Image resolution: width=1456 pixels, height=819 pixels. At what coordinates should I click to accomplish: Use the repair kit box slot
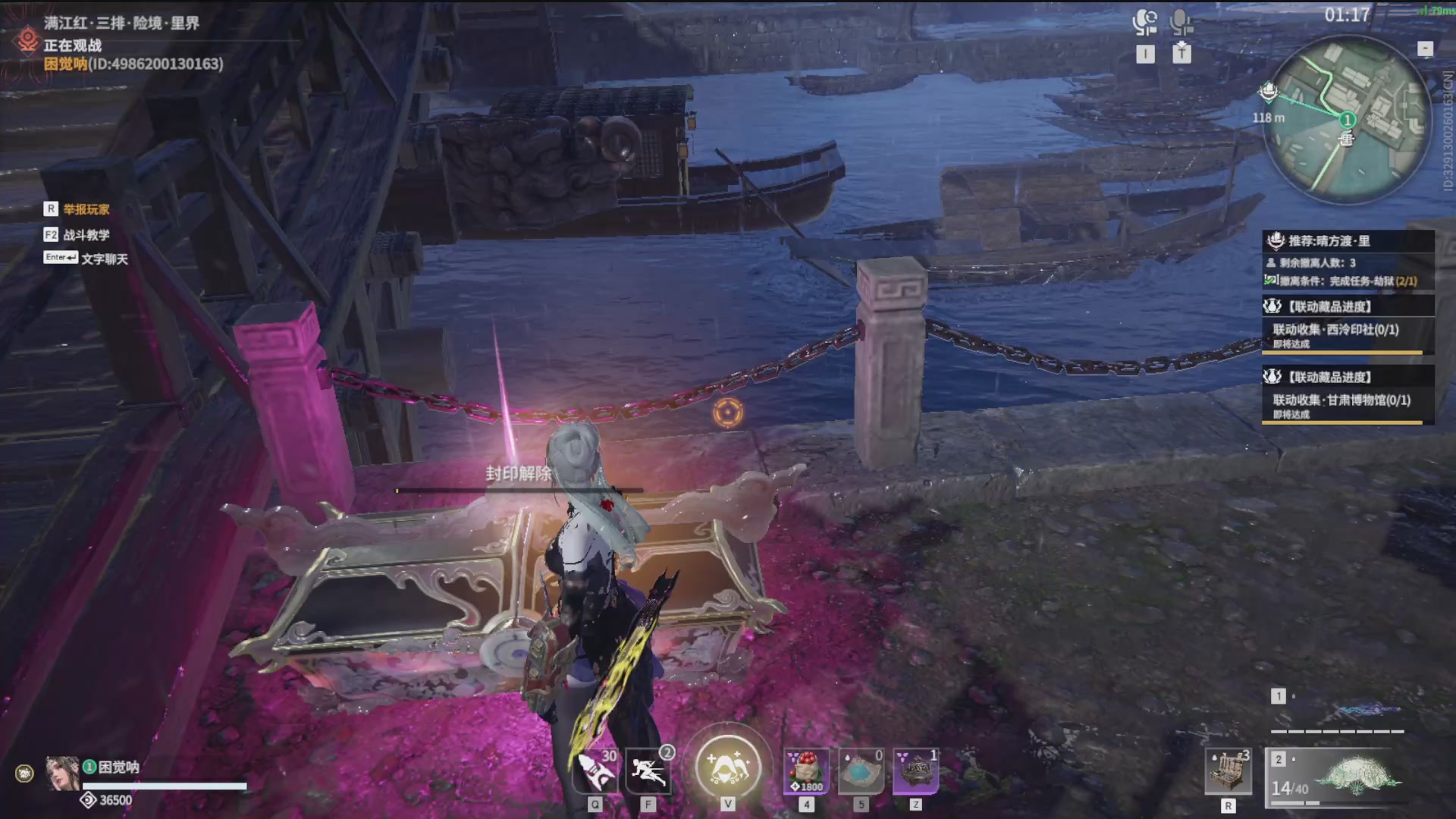1228,772
